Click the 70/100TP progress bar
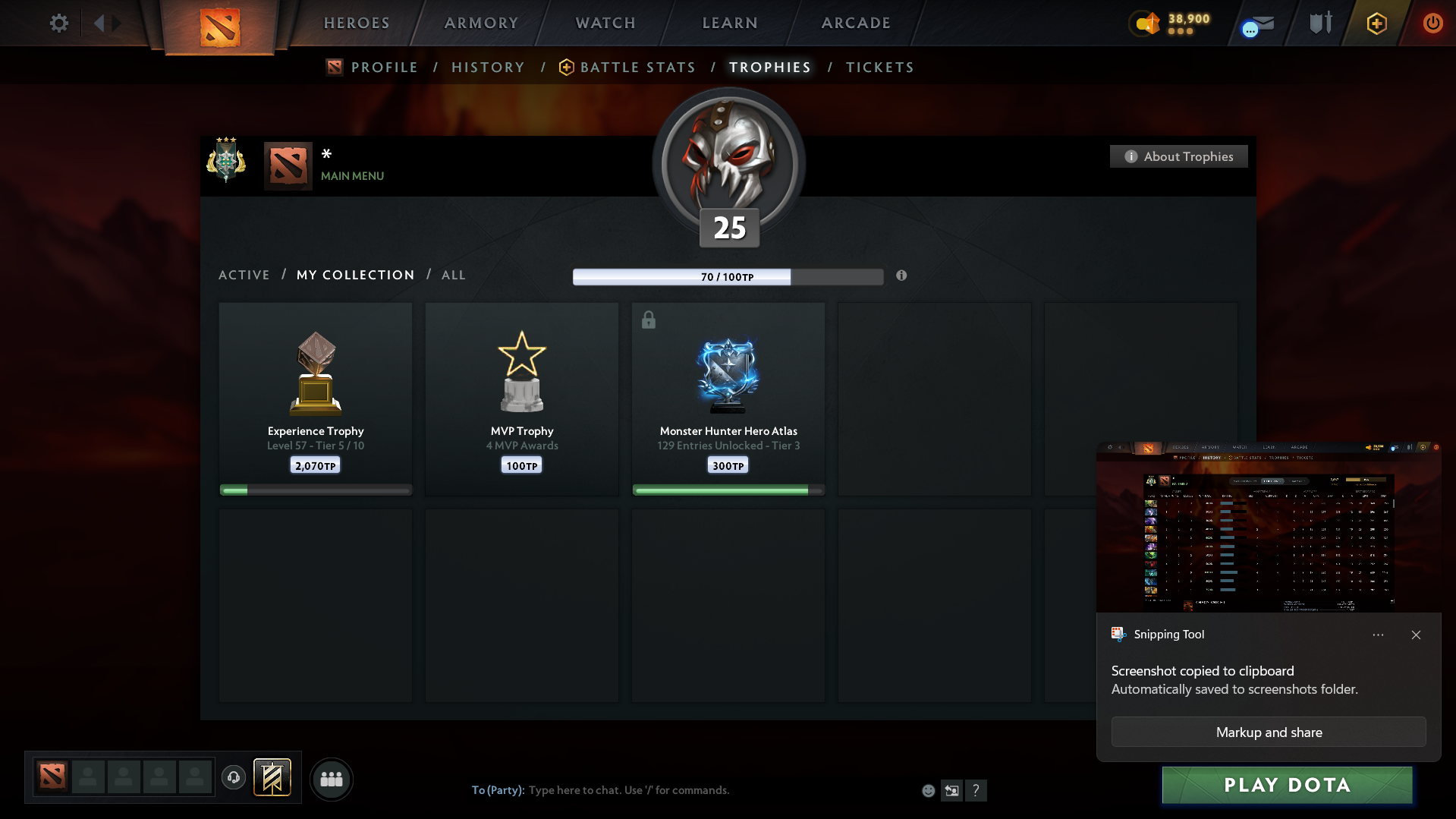 coord(728,276)
